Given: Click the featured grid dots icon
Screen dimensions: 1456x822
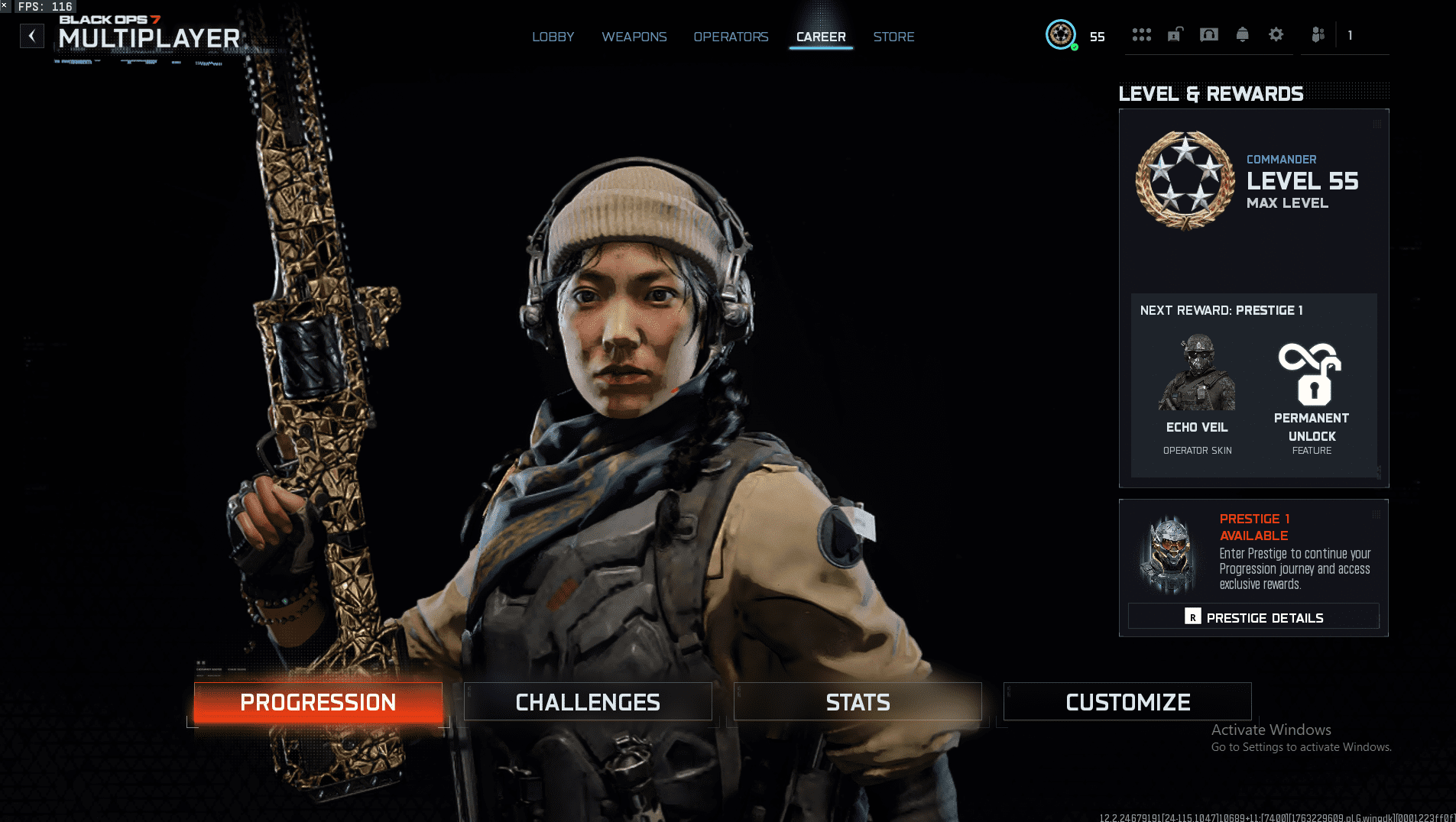Looking at the screenshot, I should (x=1142, y=34).
